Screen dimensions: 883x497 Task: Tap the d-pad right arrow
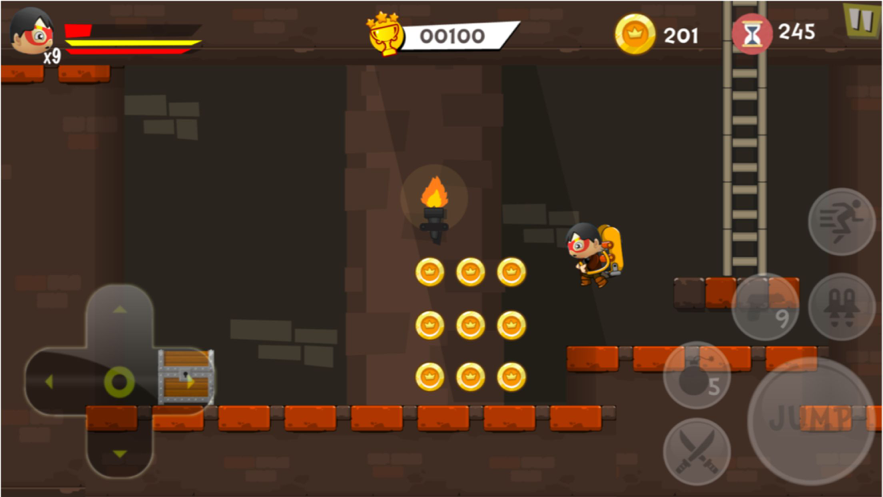(188, 381)
